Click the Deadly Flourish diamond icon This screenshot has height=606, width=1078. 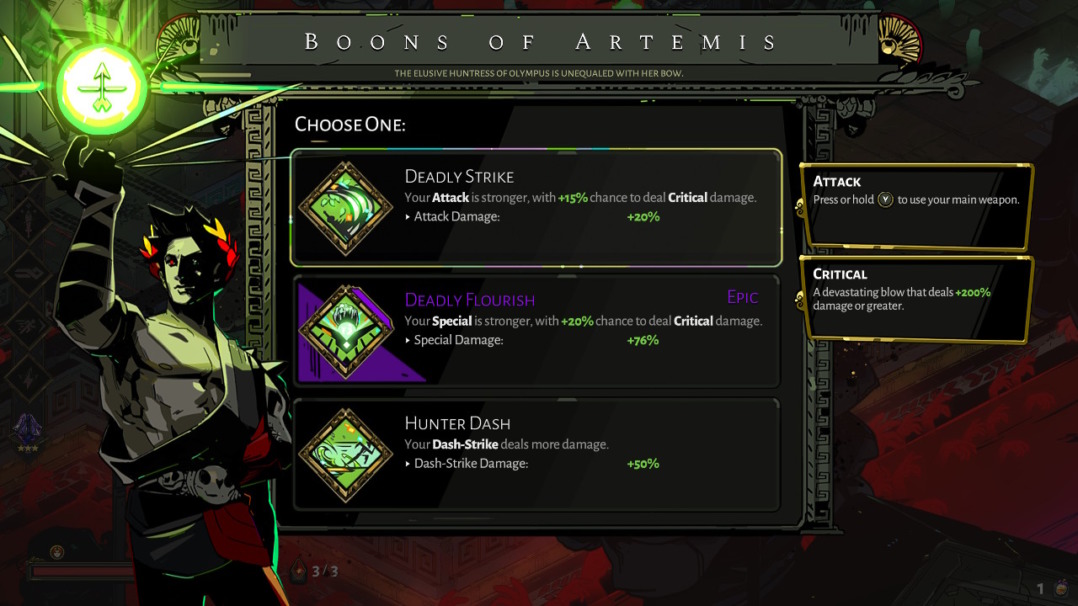click(x=347, y=332)
